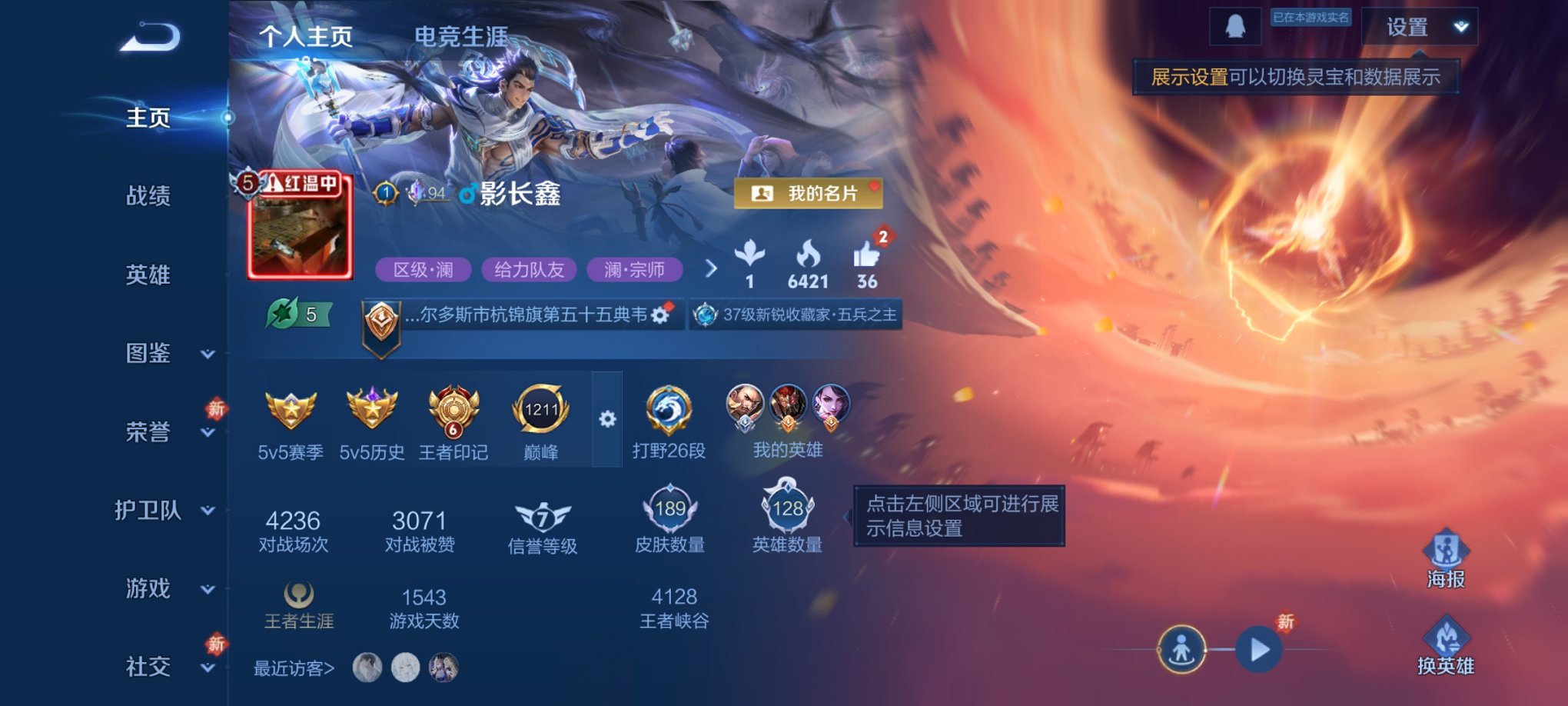This screenshot has width=1568, height=706.
Task: Open the 战绩 sidebar menu item
Action: click(x=148, y=196)
